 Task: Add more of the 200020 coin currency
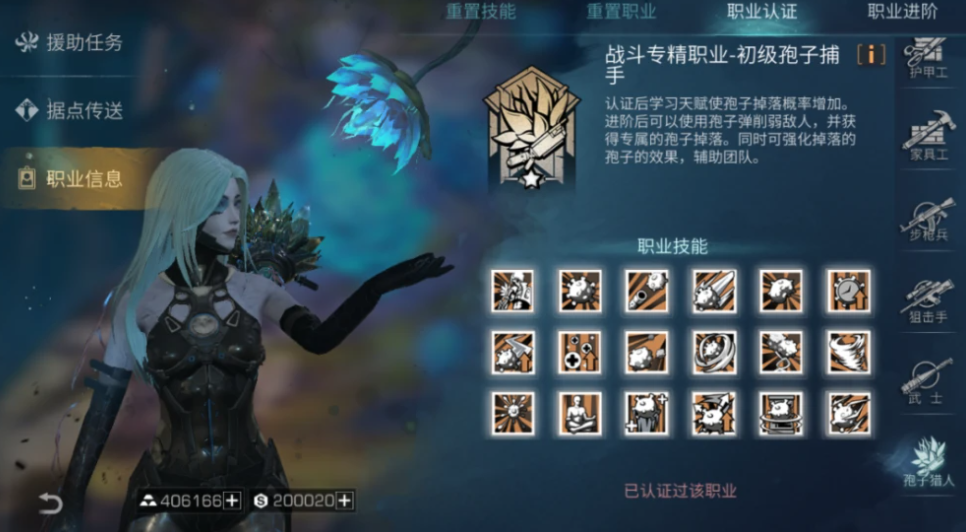tap(344, 501)
